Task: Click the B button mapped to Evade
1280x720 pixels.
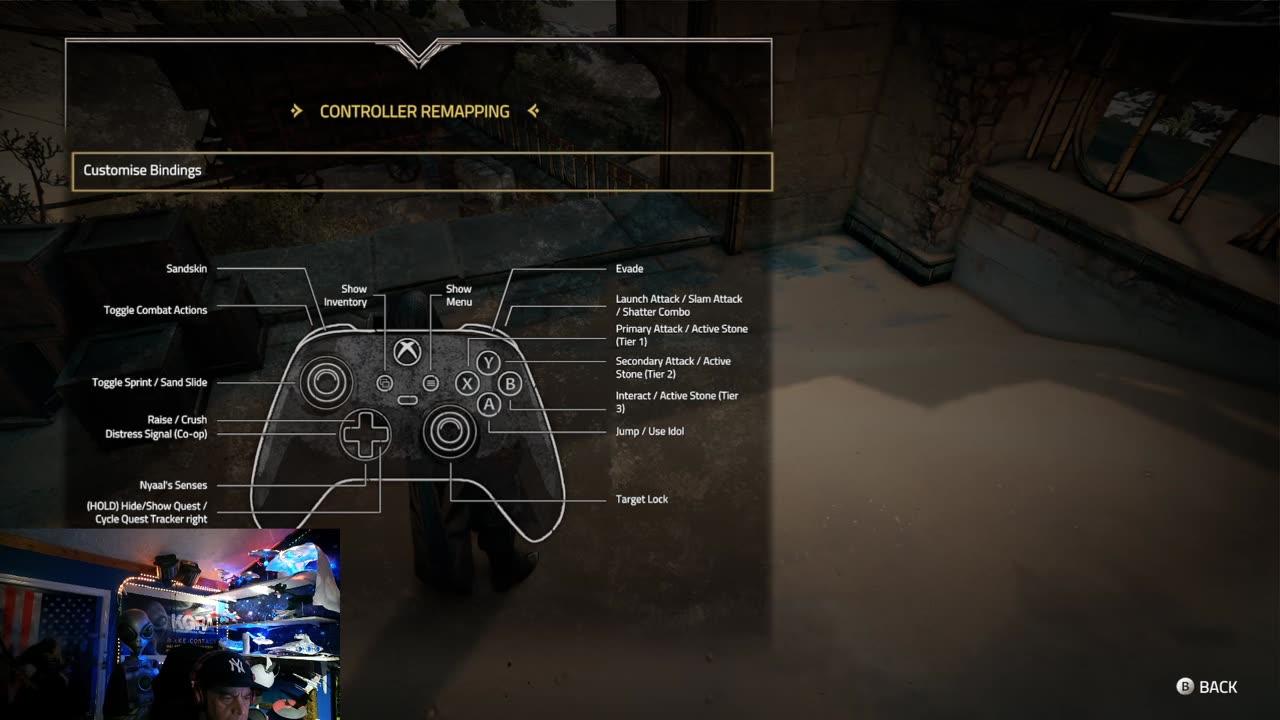Action: 512,386
